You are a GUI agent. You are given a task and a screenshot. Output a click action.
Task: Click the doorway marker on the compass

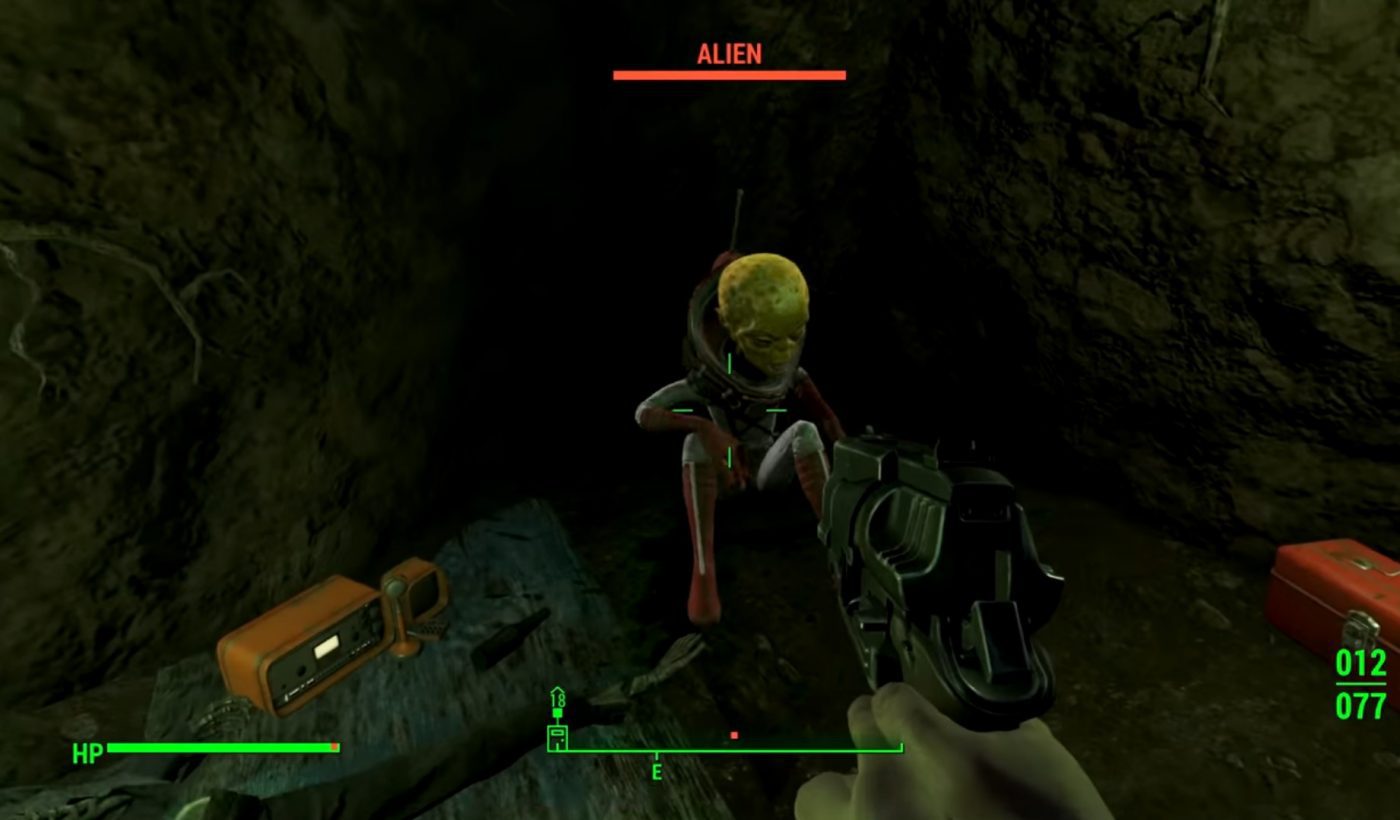(x=557, y=737)
